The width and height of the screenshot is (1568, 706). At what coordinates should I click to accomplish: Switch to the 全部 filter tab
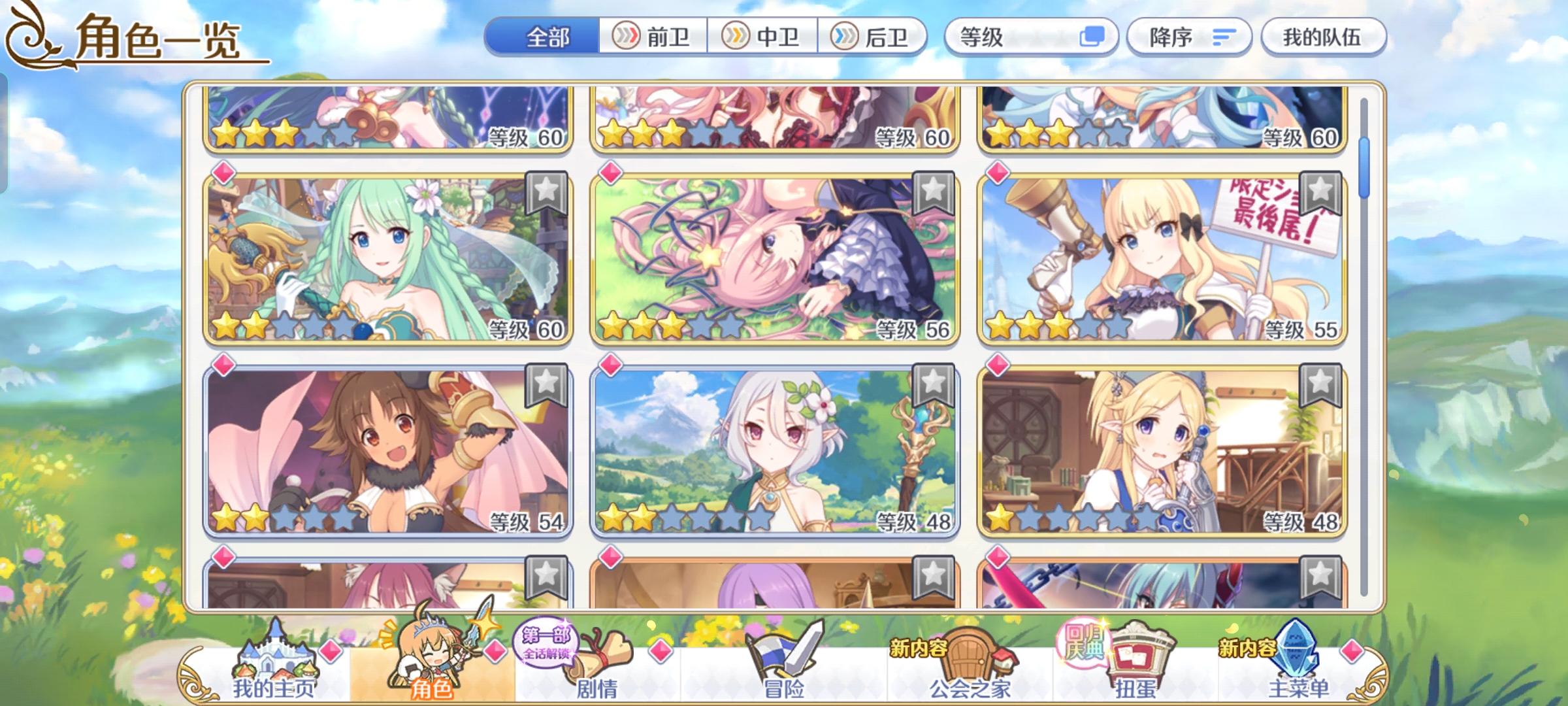pyautogui.click(x=547, y=37)
